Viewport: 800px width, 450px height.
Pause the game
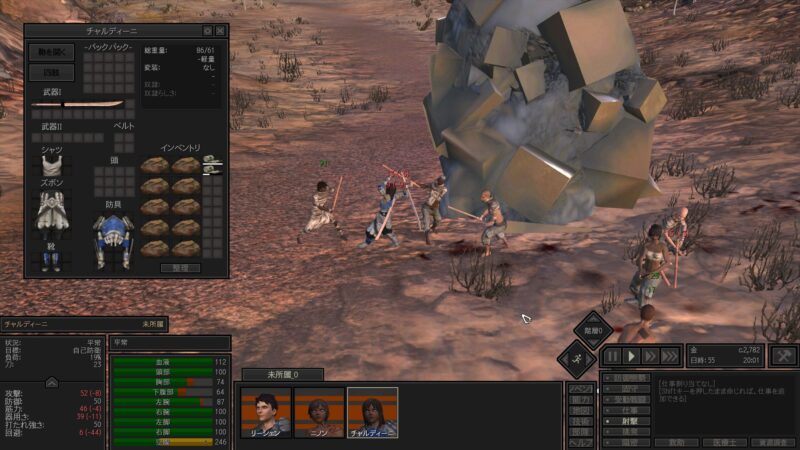click(613, 356)
